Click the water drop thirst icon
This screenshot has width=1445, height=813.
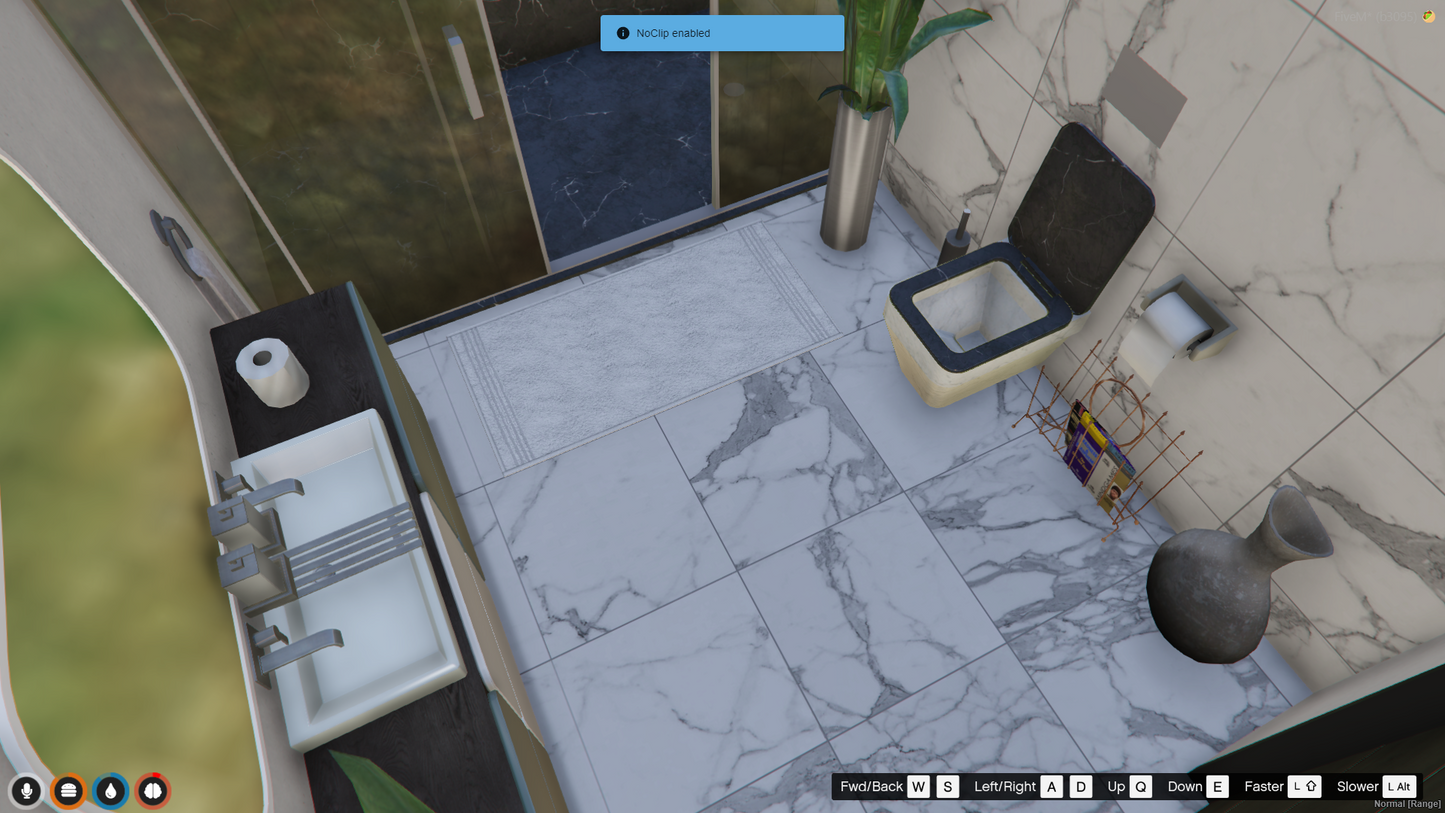(x=110, y=791)
